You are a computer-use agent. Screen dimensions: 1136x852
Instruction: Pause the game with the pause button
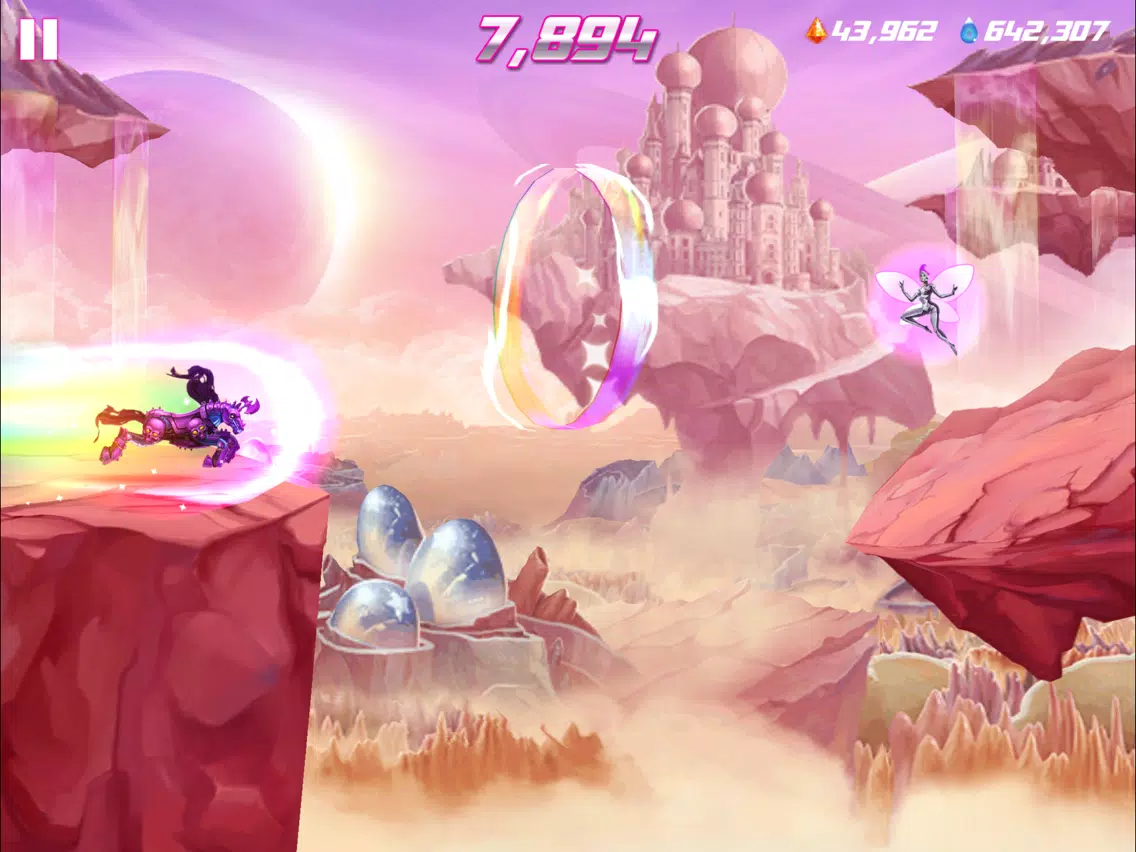(x=38, y=38)
